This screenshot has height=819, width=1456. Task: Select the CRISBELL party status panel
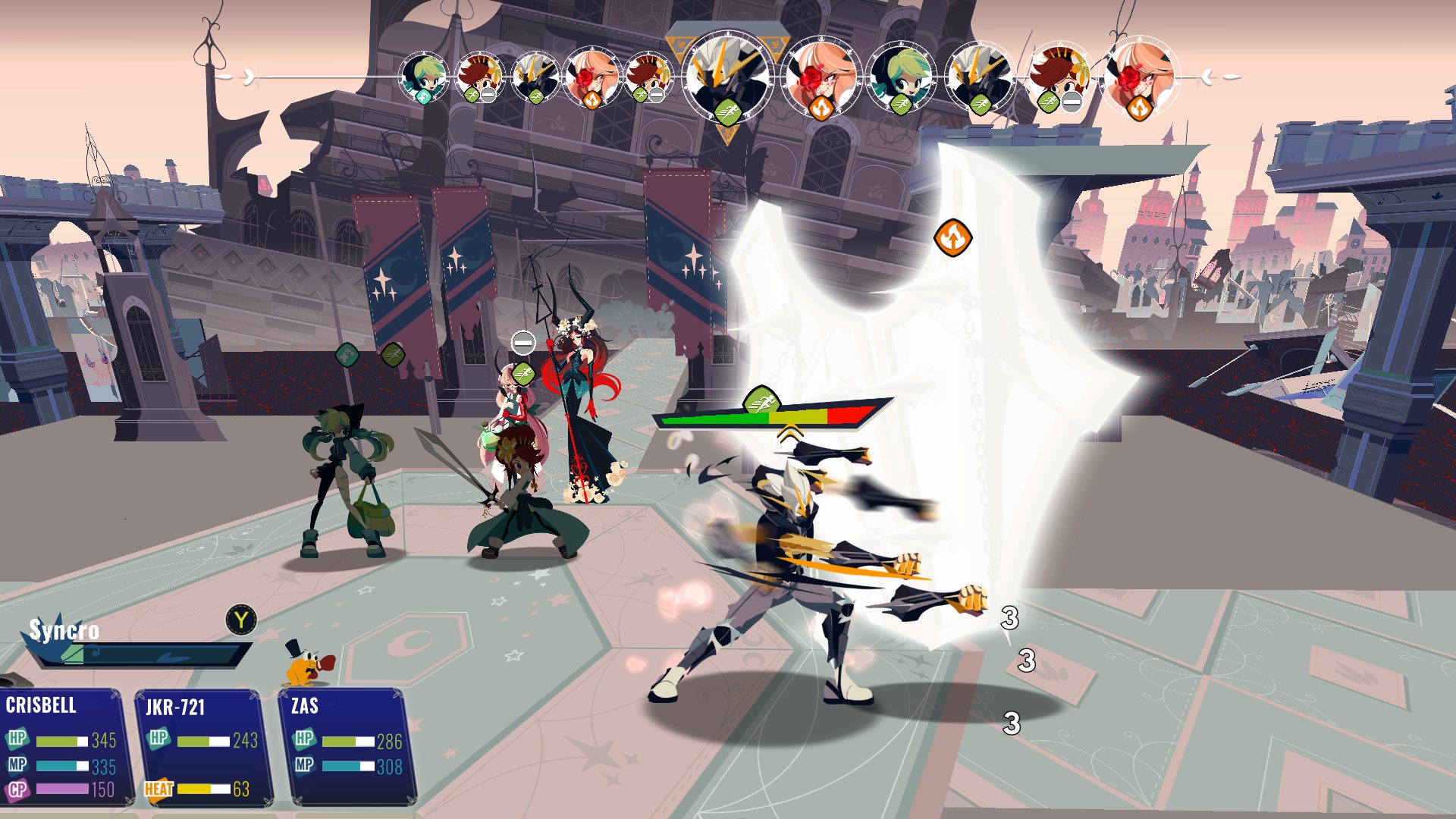click(x=62, y=747)
